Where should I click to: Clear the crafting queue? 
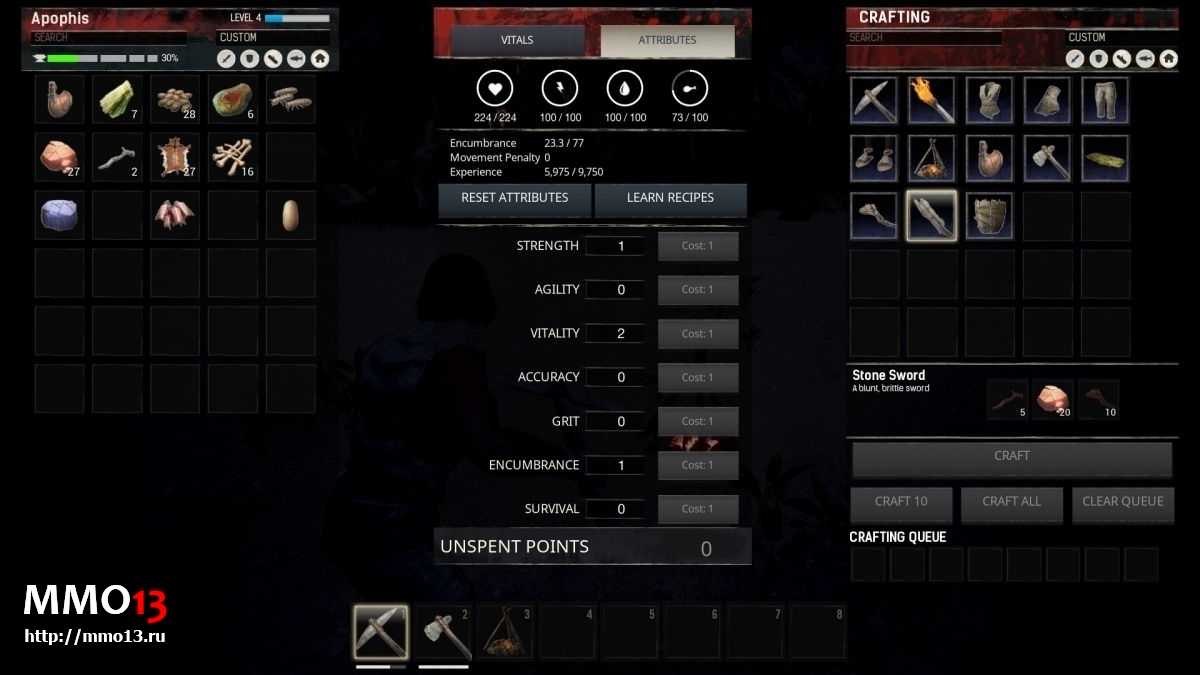click(x=1122, y=502)
